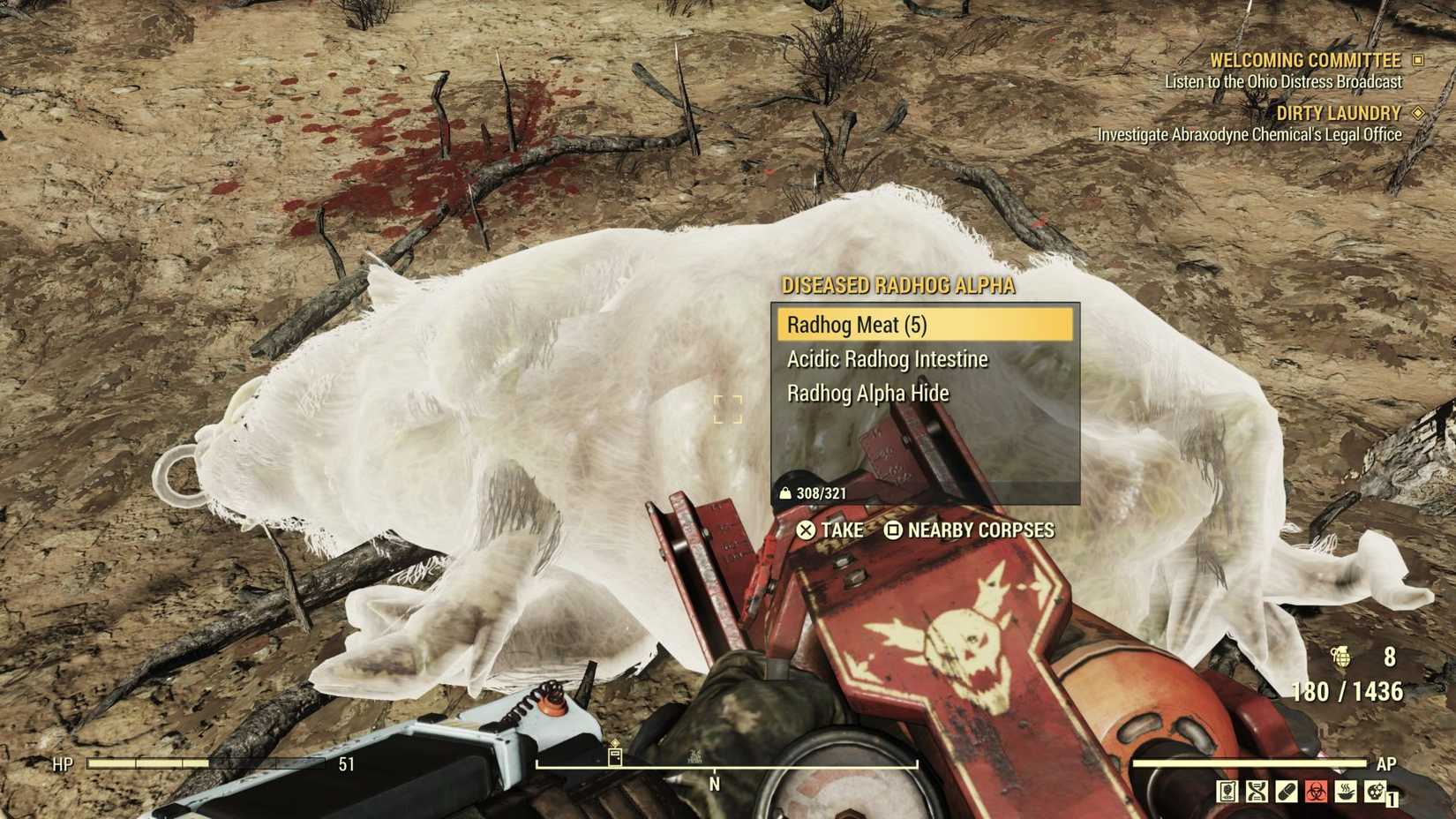Click the pill addiction status icon
Image resolution: width=1456 pixels, height=819 pixels.
(1286, 792)
